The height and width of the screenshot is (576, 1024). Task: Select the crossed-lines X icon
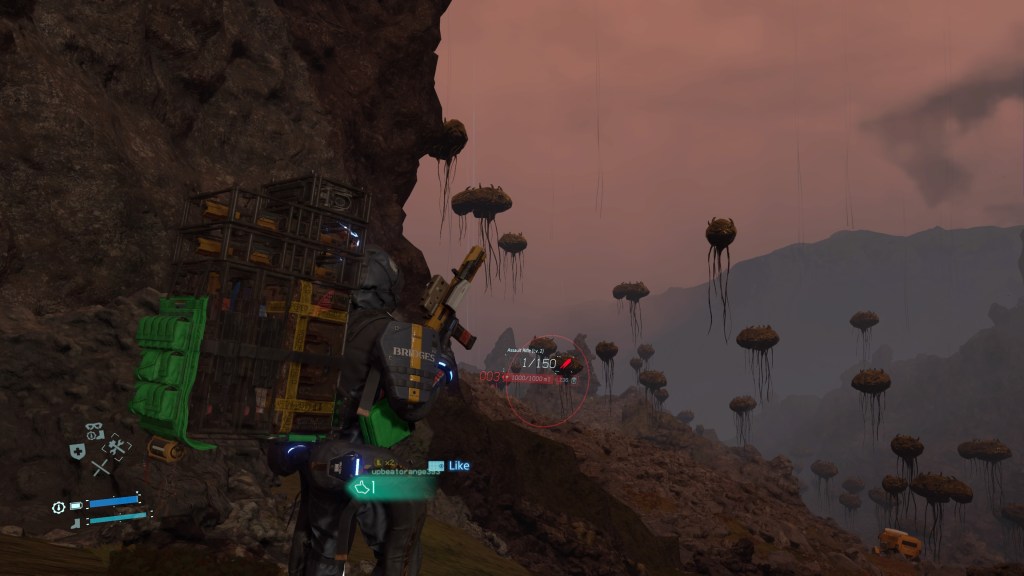[x=99, y=467]
